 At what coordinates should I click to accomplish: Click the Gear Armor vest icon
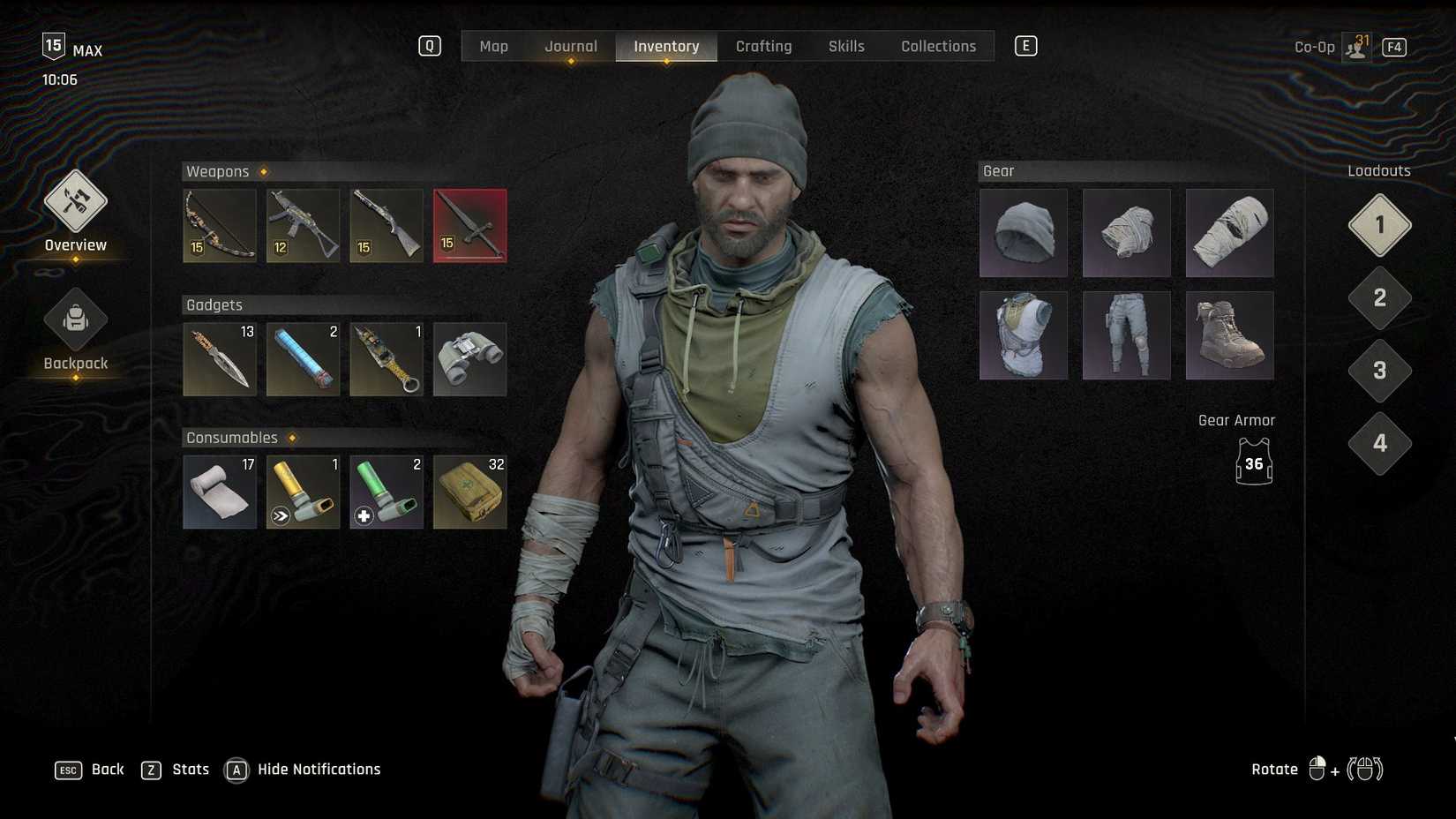(1253, 463)
